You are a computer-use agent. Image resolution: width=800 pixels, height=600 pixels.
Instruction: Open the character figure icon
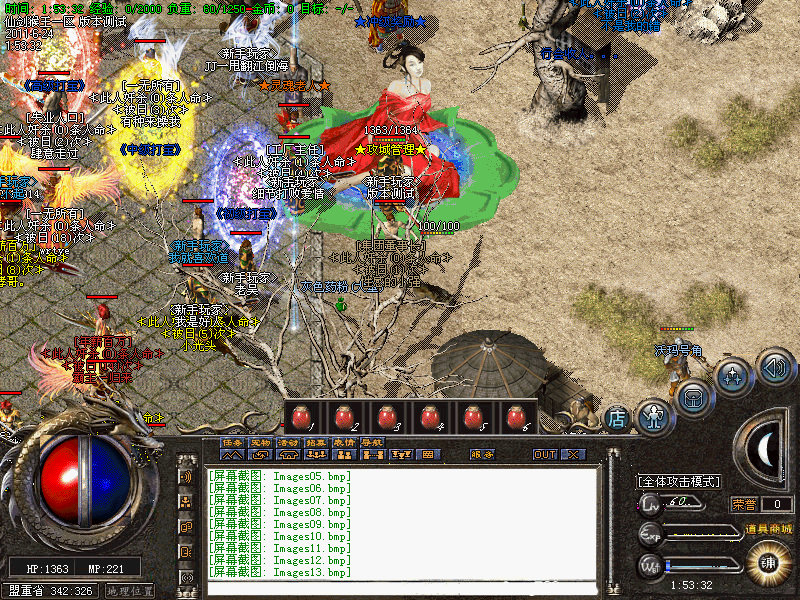(x=653, y=415)
